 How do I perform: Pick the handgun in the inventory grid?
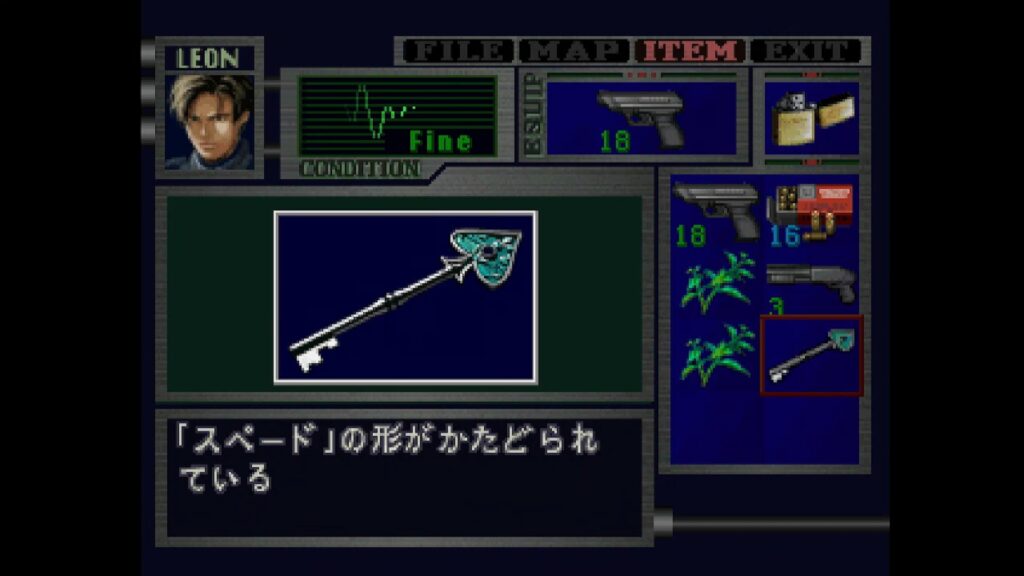tap(716, 211)
